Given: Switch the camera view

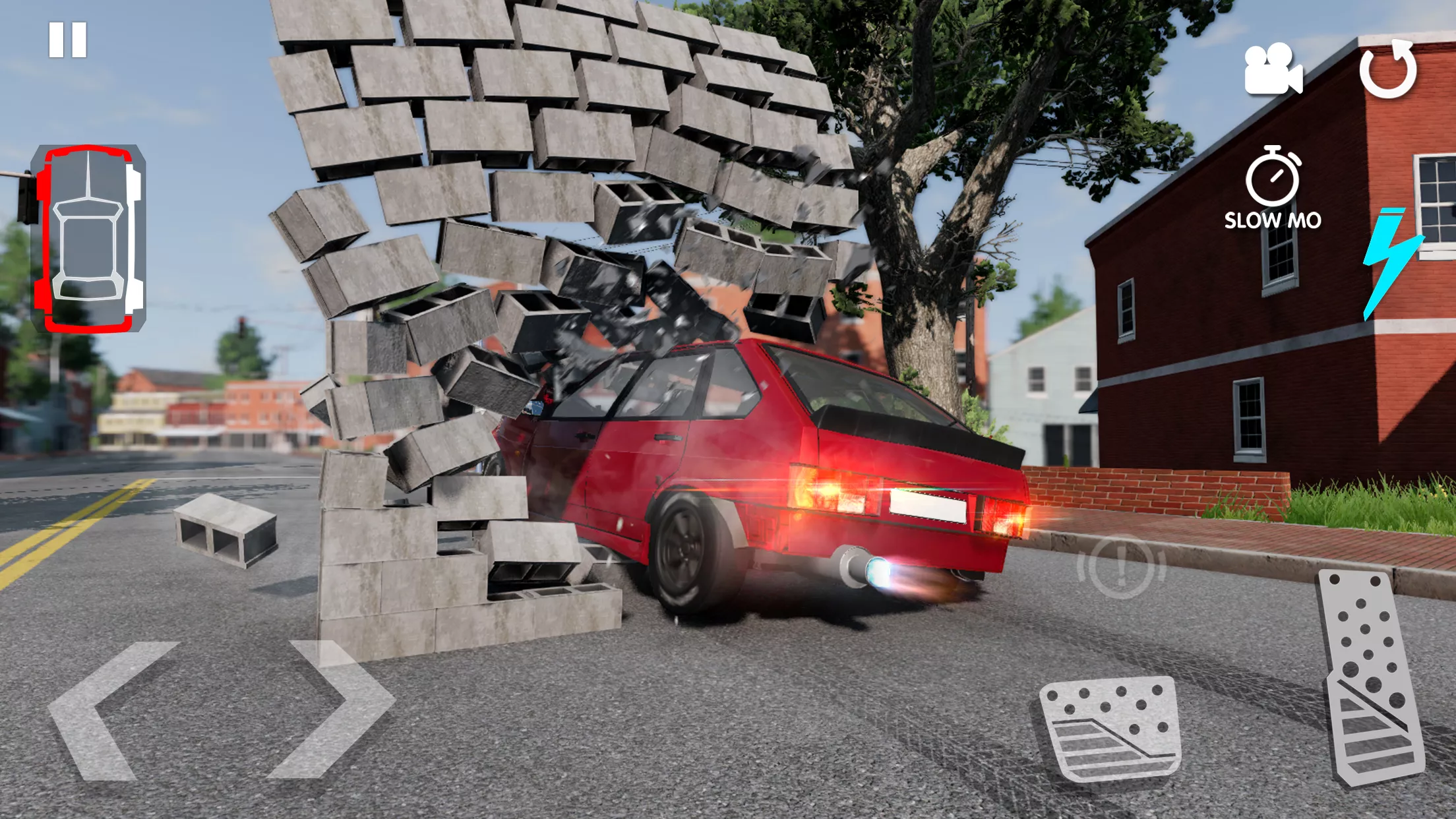Looking at the screenshot, I should coord(1272,69).
